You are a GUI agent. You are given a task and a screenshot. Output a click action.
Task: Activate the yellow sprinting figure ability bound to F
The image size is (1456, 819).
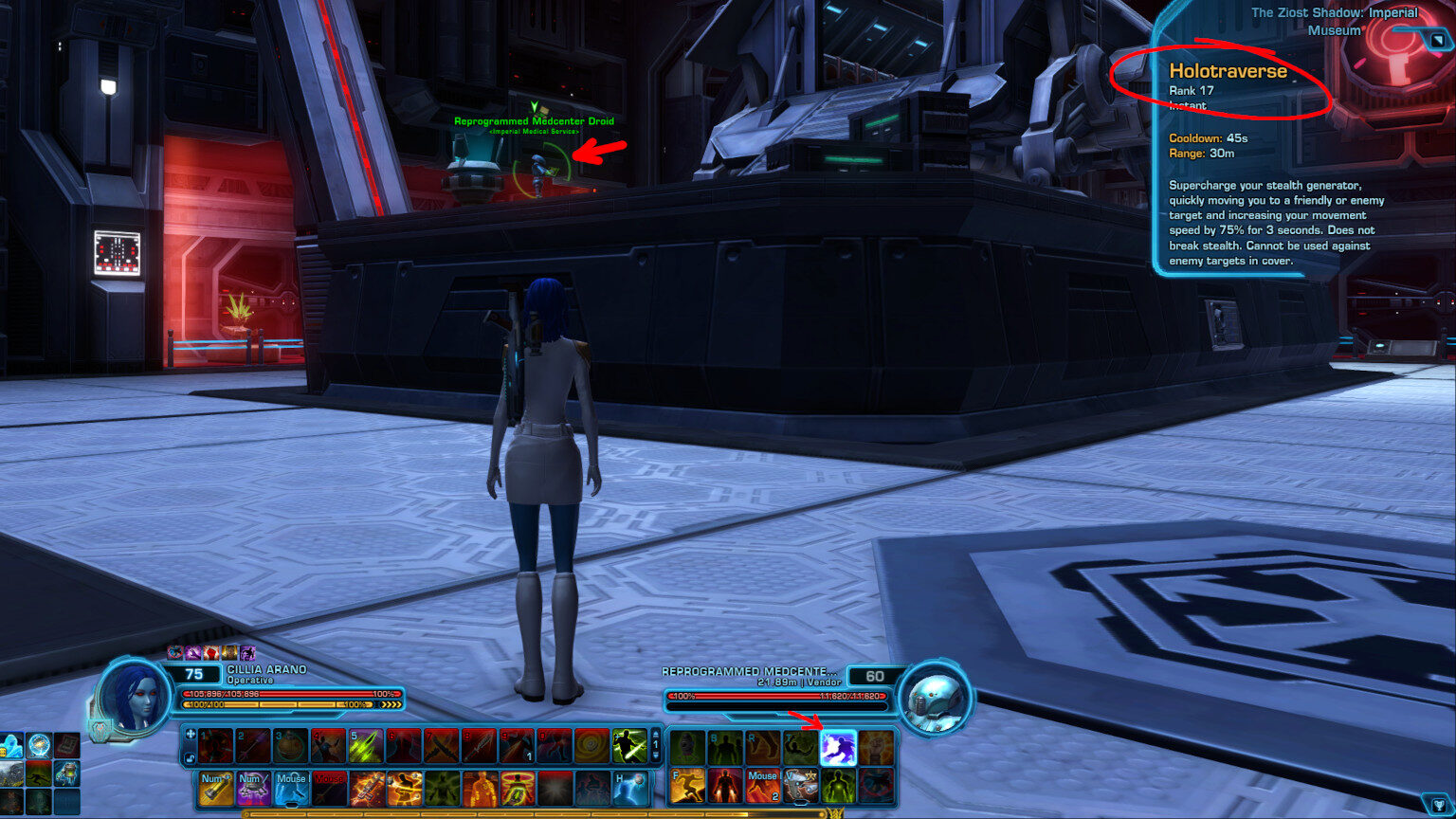[x=687, y=787]
